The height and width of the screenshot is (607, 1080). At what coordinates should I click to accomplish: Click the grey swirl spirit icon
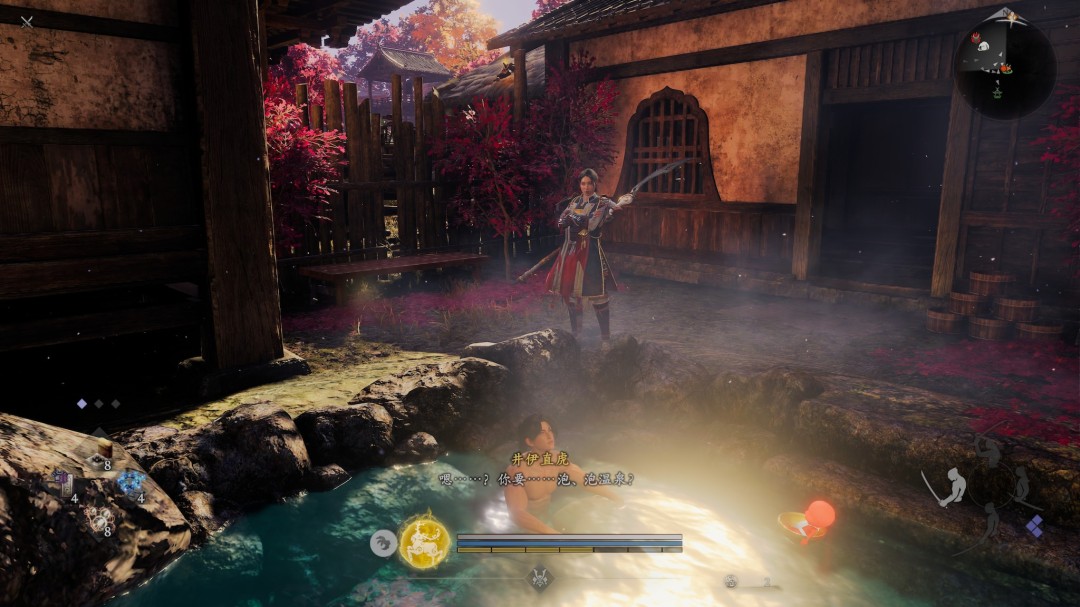(383, 543)
